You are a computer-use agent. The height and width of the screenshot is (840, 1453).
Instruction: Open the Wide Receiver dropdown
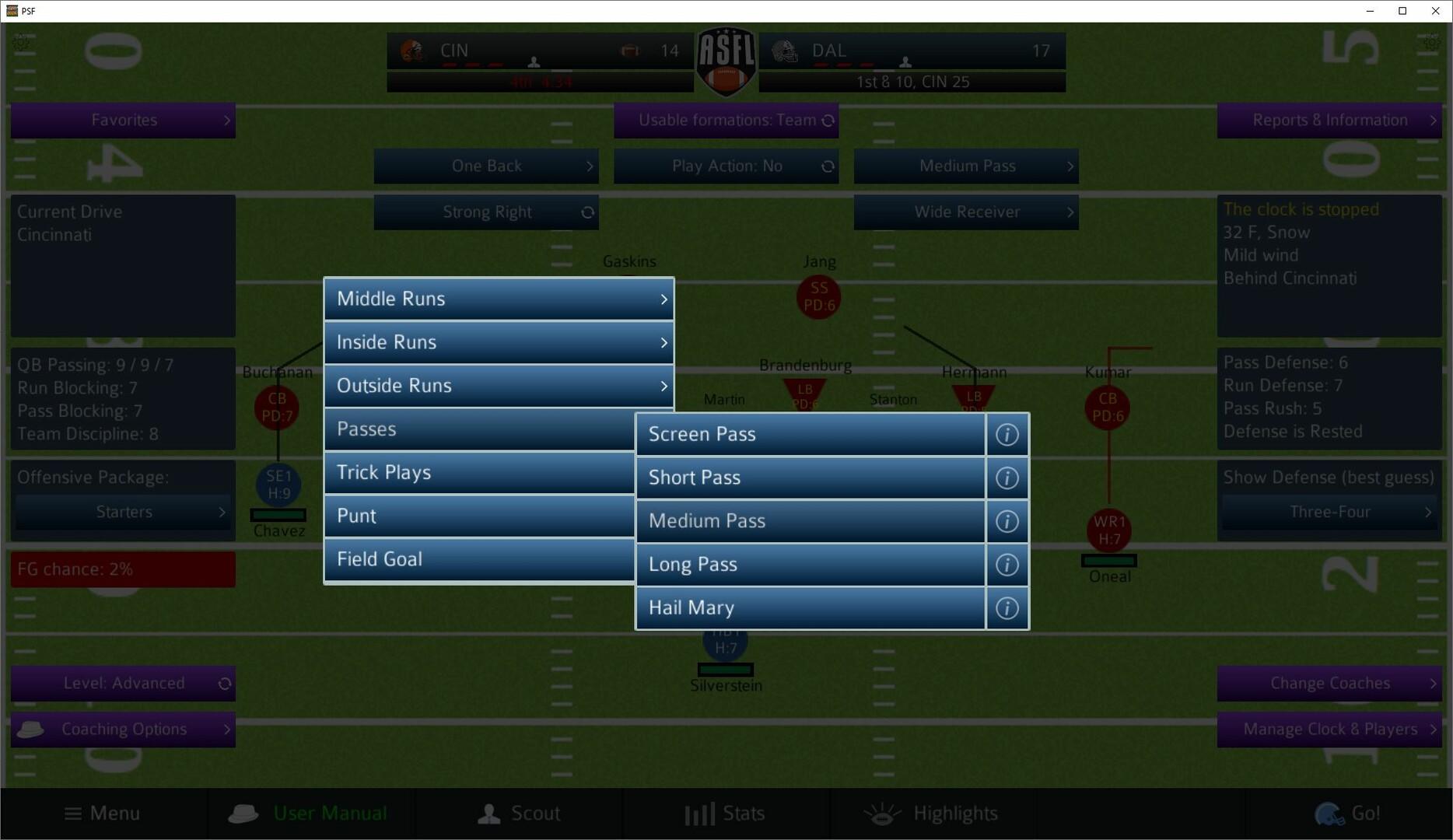click(x=965, y=212)
